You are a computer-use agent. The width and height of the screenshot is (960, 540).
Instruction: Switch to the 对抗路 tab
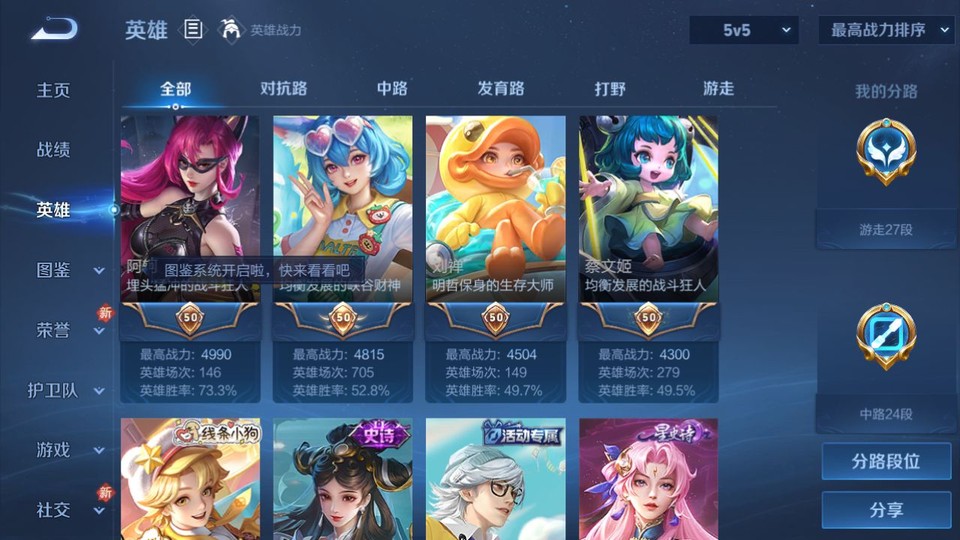(x=283, y=89)
